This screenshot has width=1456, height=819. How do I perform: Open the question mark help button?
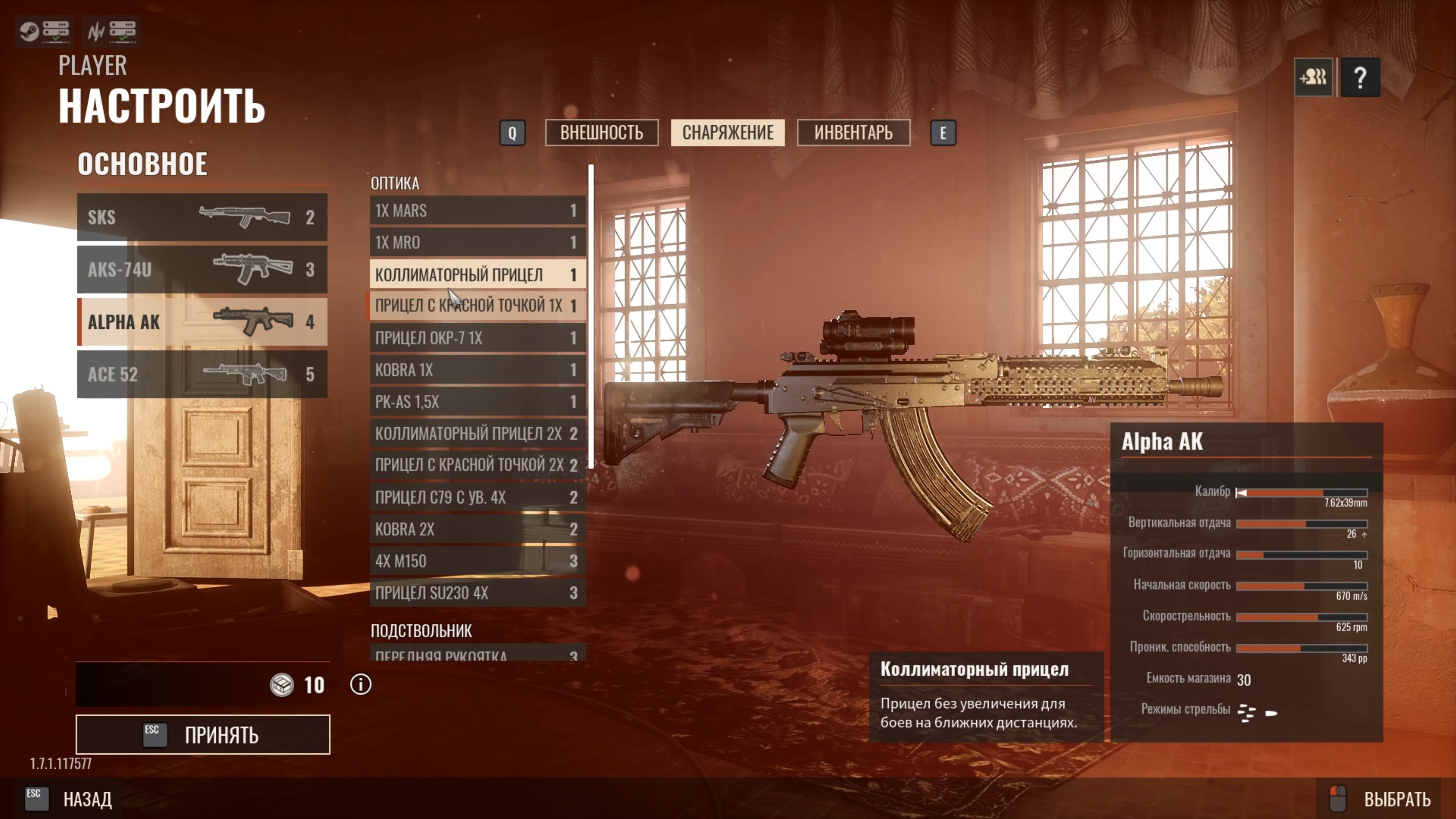1360,77
